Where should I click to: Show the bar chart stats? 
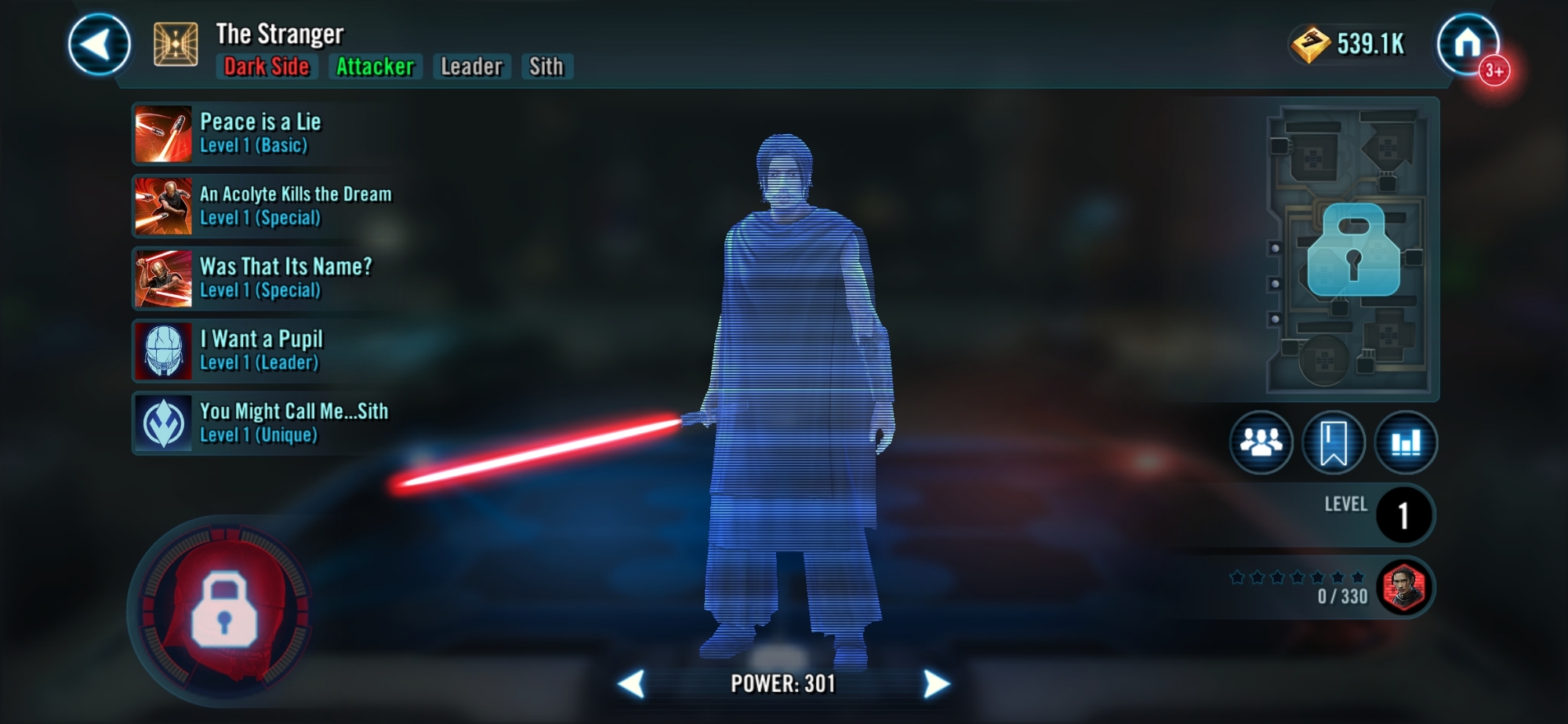point(1406,442)
